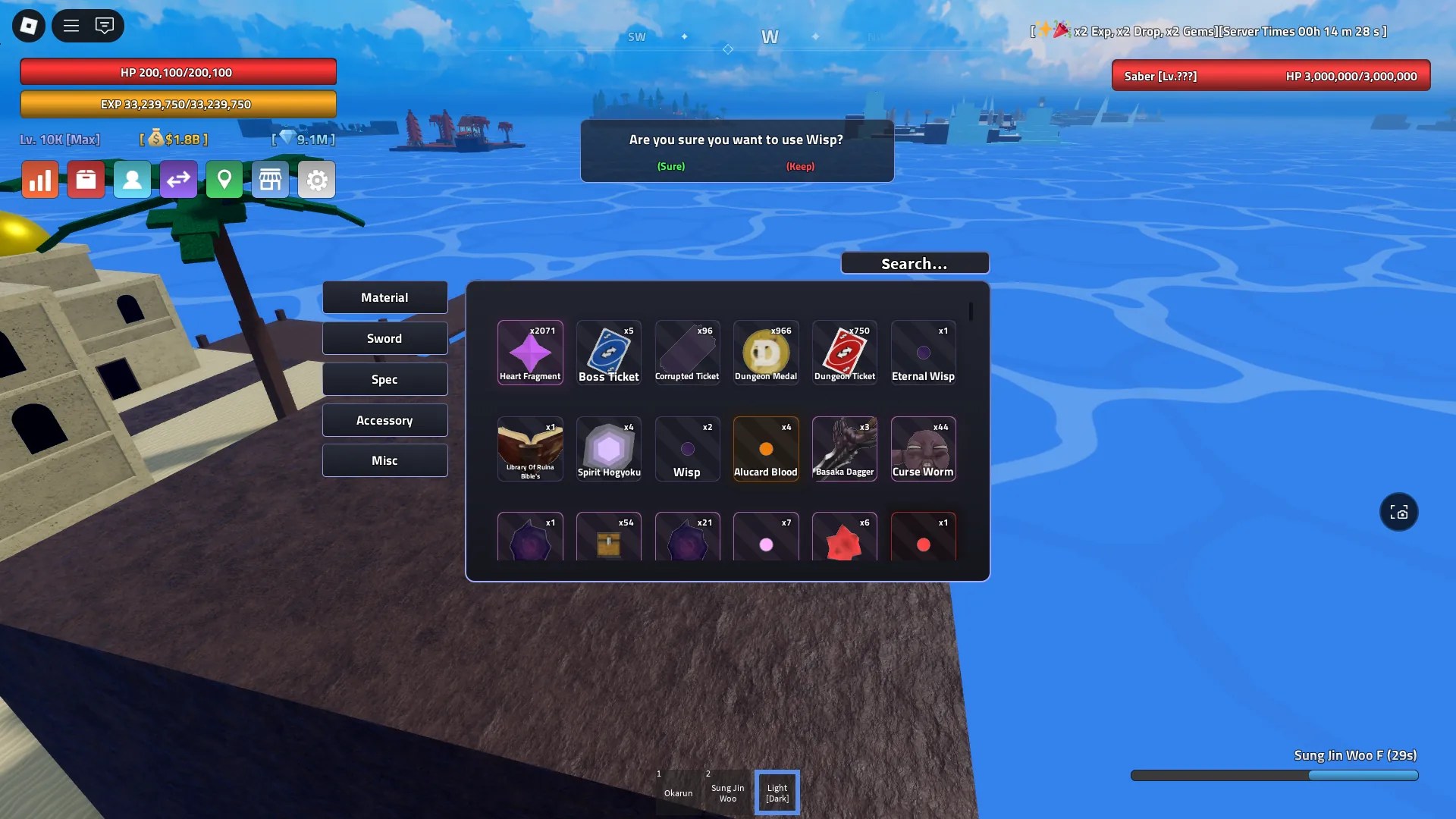Screen dimensions: 1456x819
Task: Switch to the Sword category tab
Action: coord(384,337)
